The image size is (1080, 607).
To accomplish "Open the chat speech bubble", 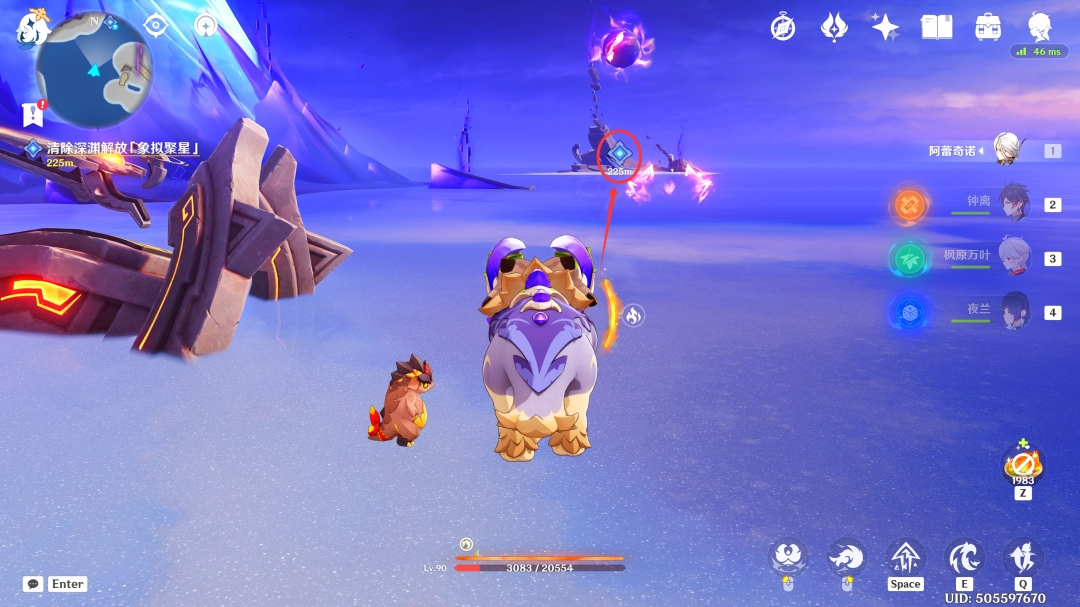I will click(33, 583).
